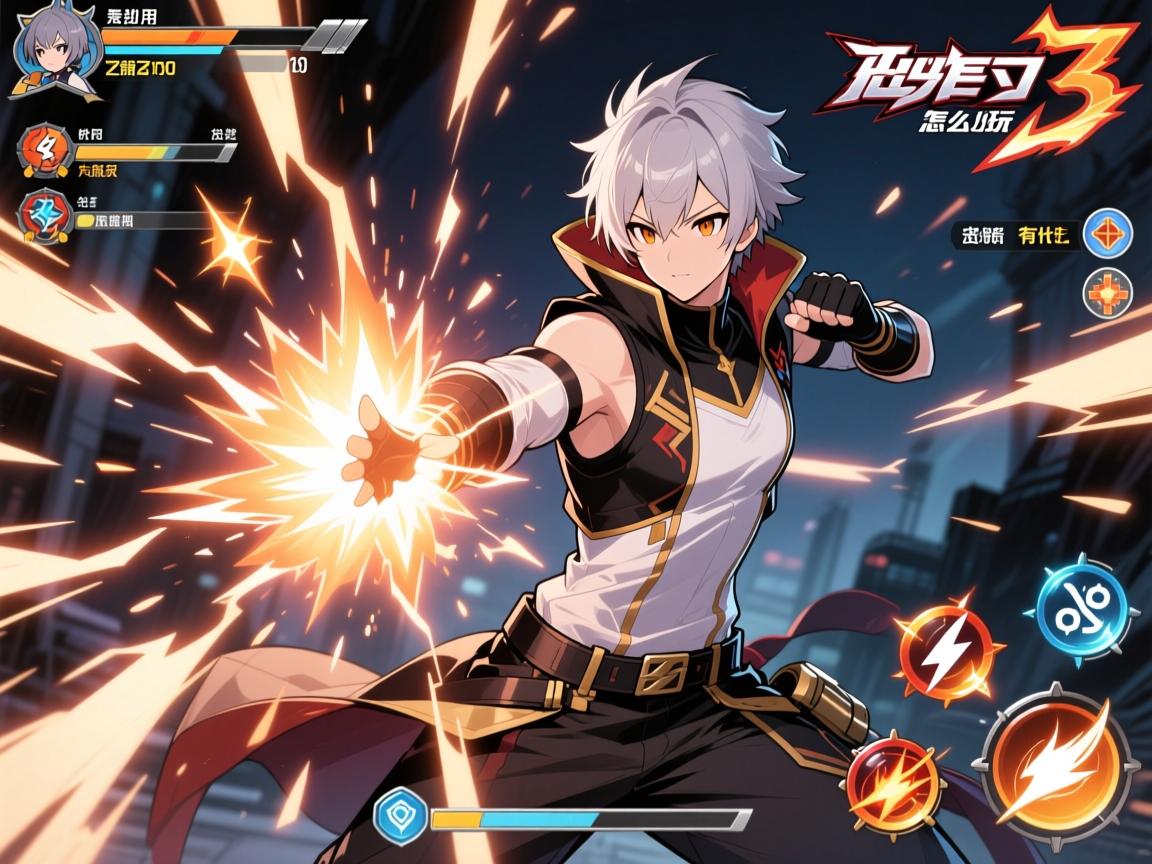The image size is (1152, 864).
Task: Trigger the blue spiked percent-symbol skill
Action: 1081,611
